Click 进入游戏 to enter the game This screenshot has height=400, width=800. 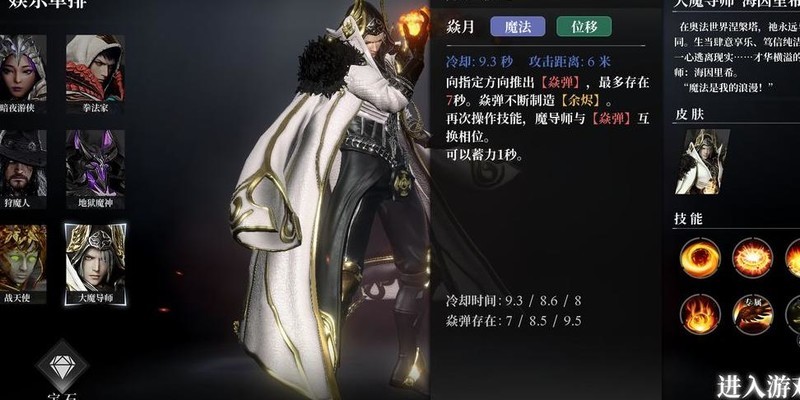(757, 385)
